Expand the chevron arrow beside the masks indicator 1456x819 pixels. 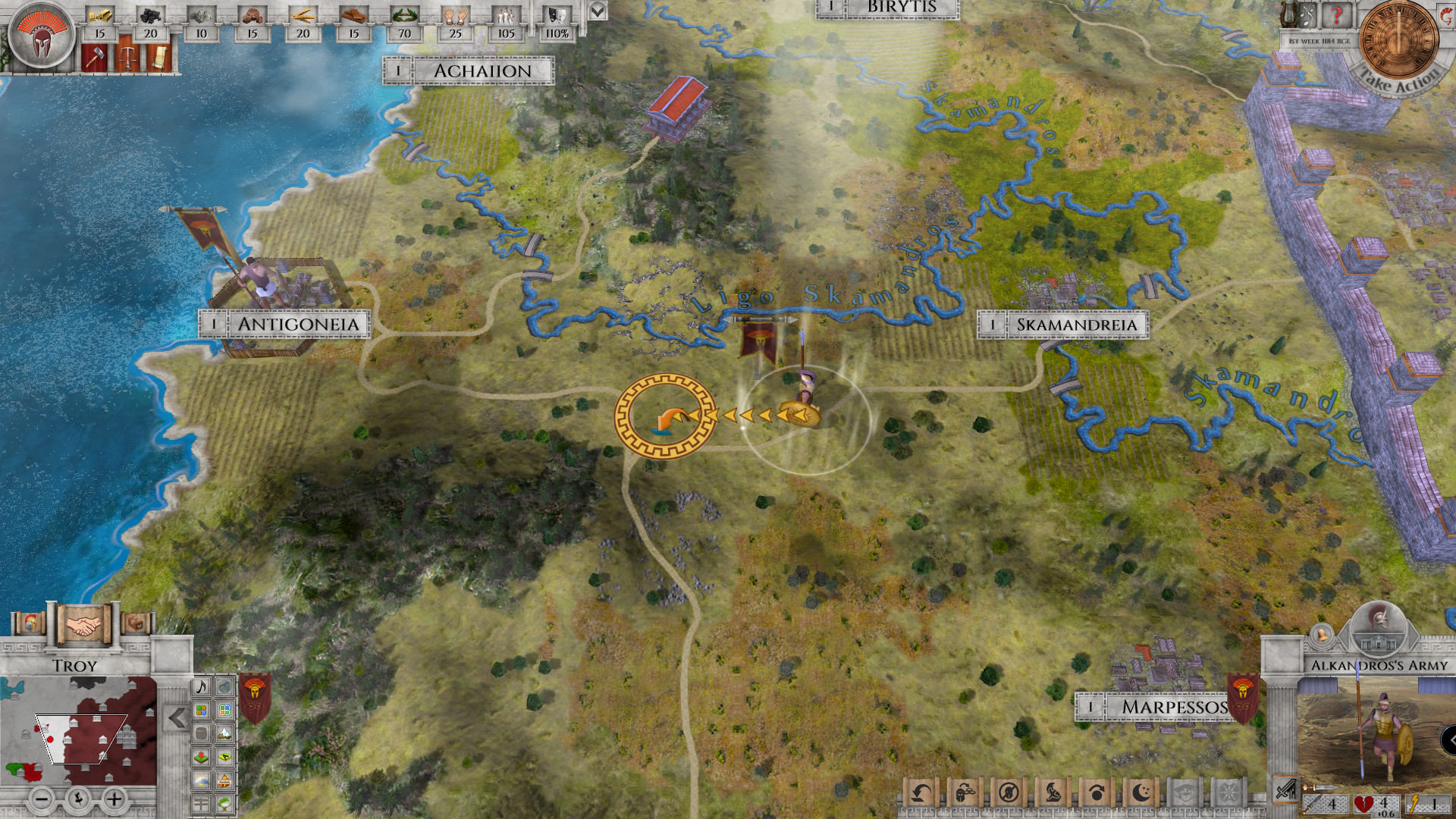598,12
